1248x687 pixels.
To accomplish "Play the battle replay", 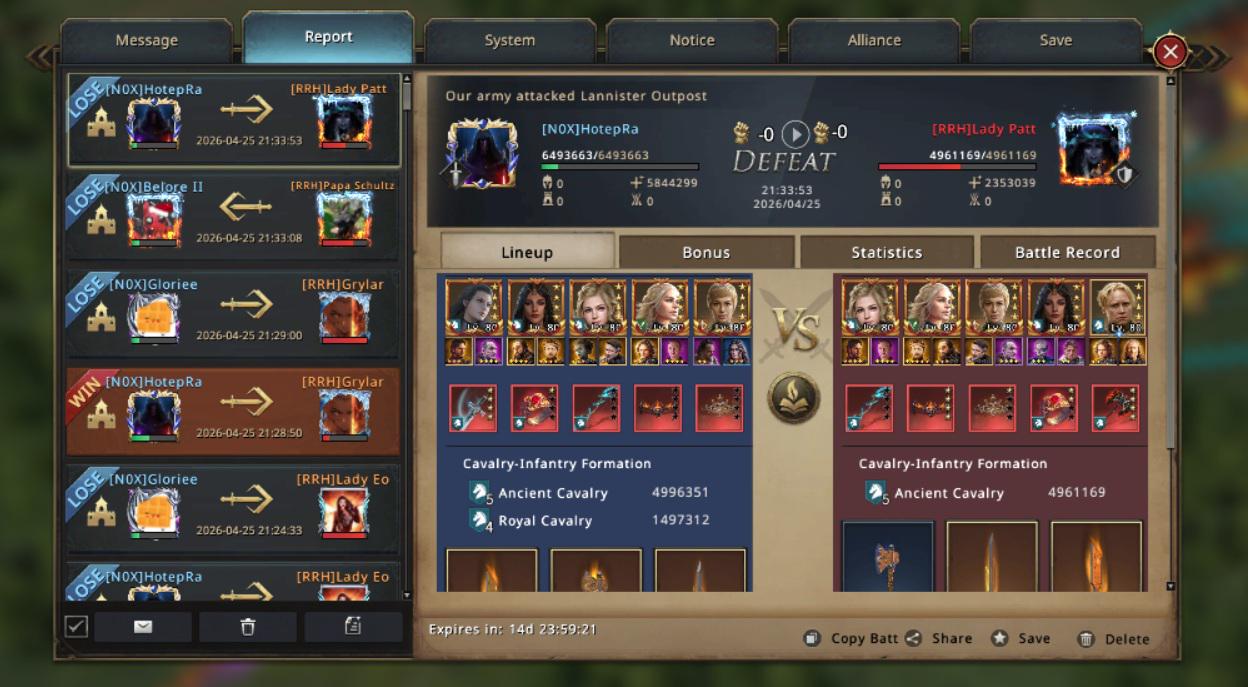I will [795, 133].
